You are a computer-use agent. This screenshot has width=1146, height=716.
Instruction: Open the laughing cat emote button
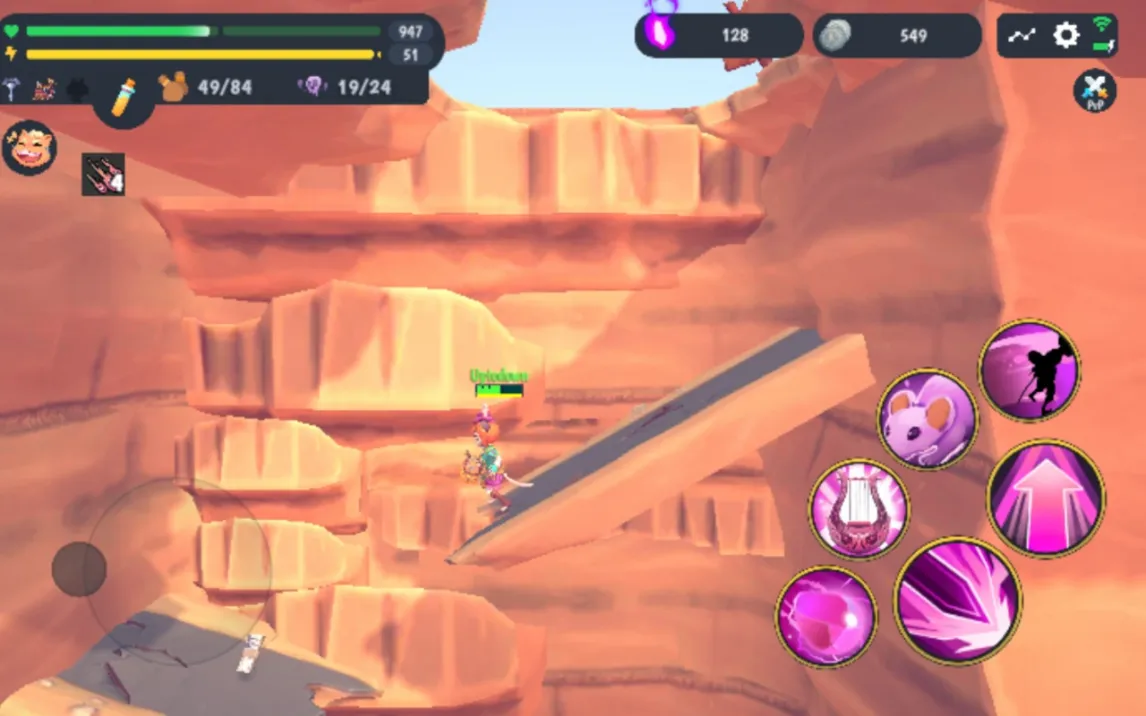click(29, 148)
